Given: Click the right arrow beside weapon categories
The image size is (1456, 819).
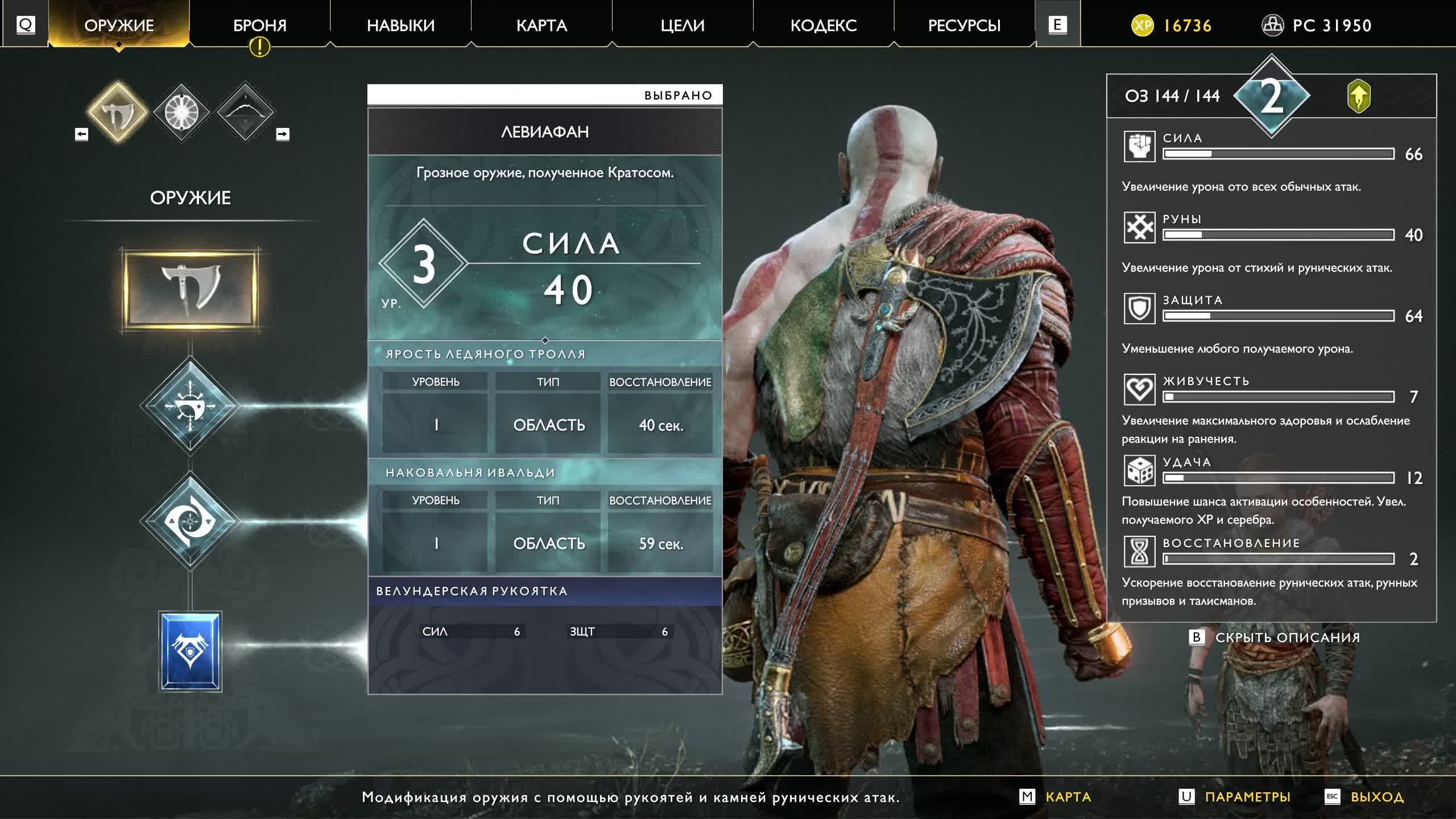Looking at the screenshot, I should point(283,134).
